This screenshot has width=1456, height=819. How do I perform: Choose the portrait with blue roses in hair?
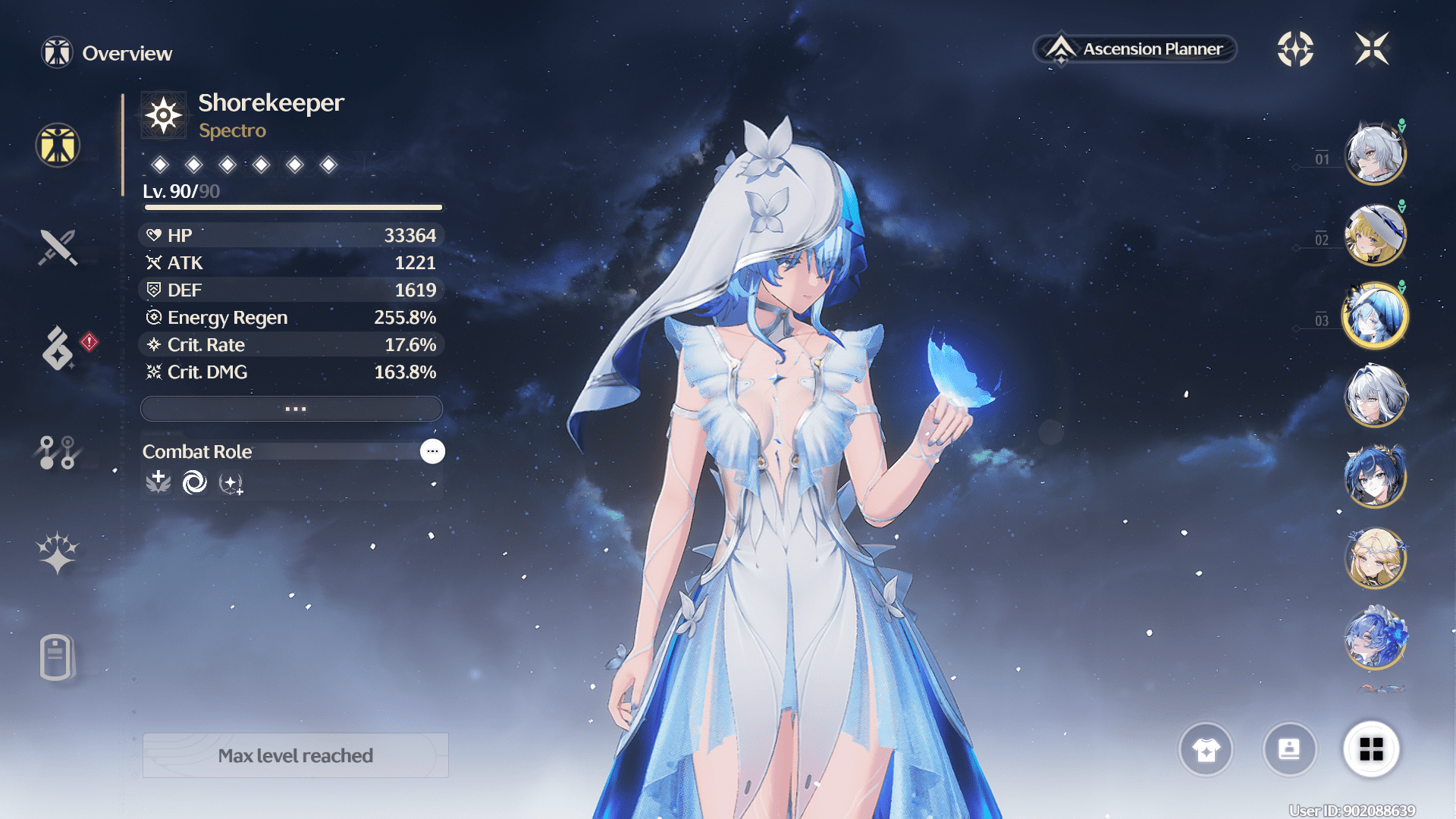pyautogui.click(x=1375, y=639)
